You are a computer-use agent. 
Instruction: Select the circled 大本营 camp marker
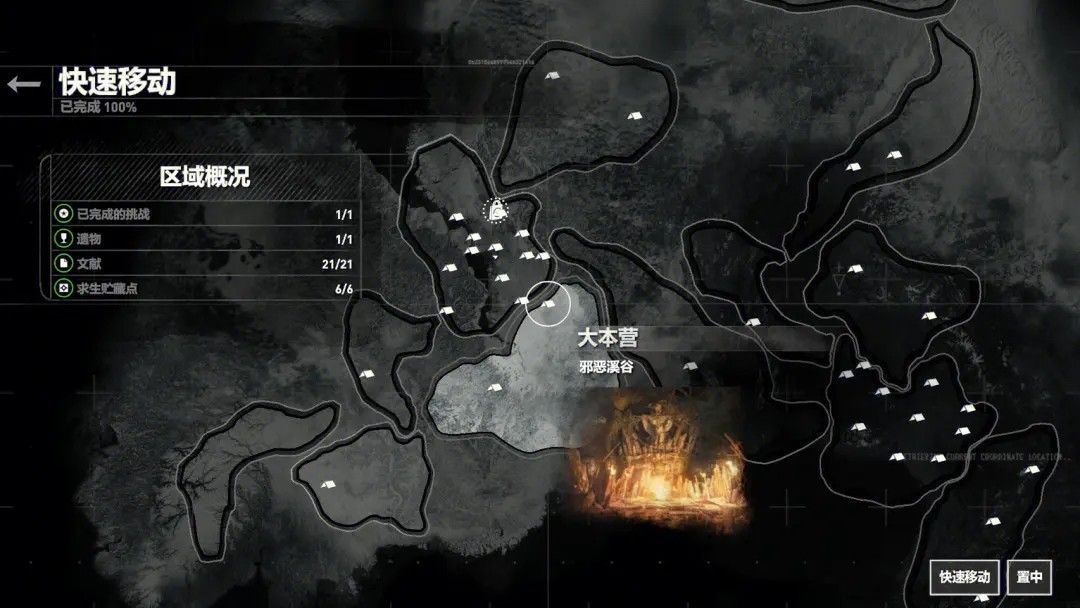pos(548,304)
